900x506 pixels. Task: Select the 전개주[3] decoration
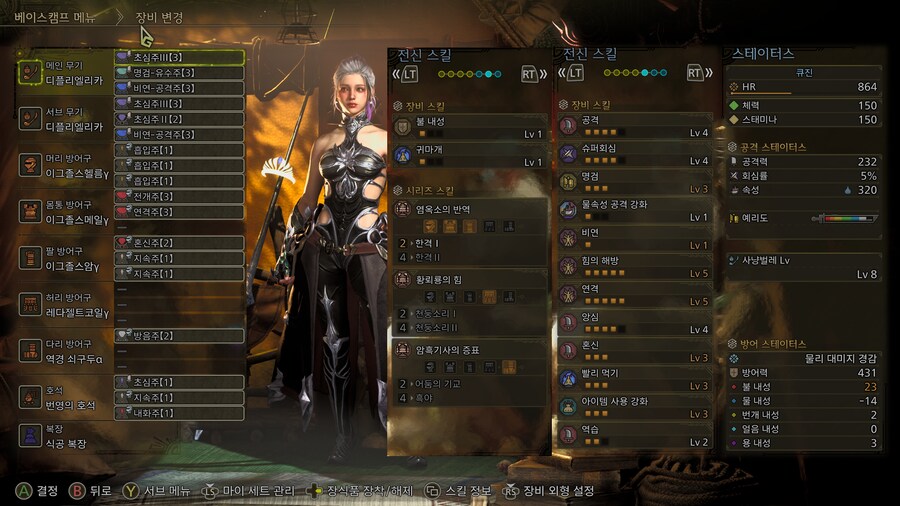(180, 197)
